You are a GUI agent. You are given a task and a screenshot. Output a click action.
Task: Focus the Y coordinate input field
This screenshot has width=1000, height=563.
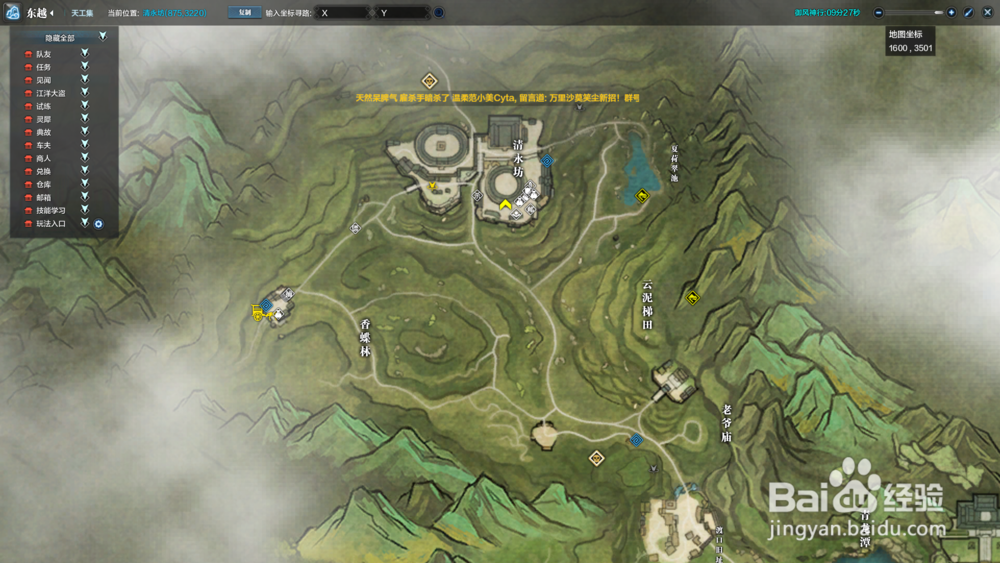coord(402,13)
